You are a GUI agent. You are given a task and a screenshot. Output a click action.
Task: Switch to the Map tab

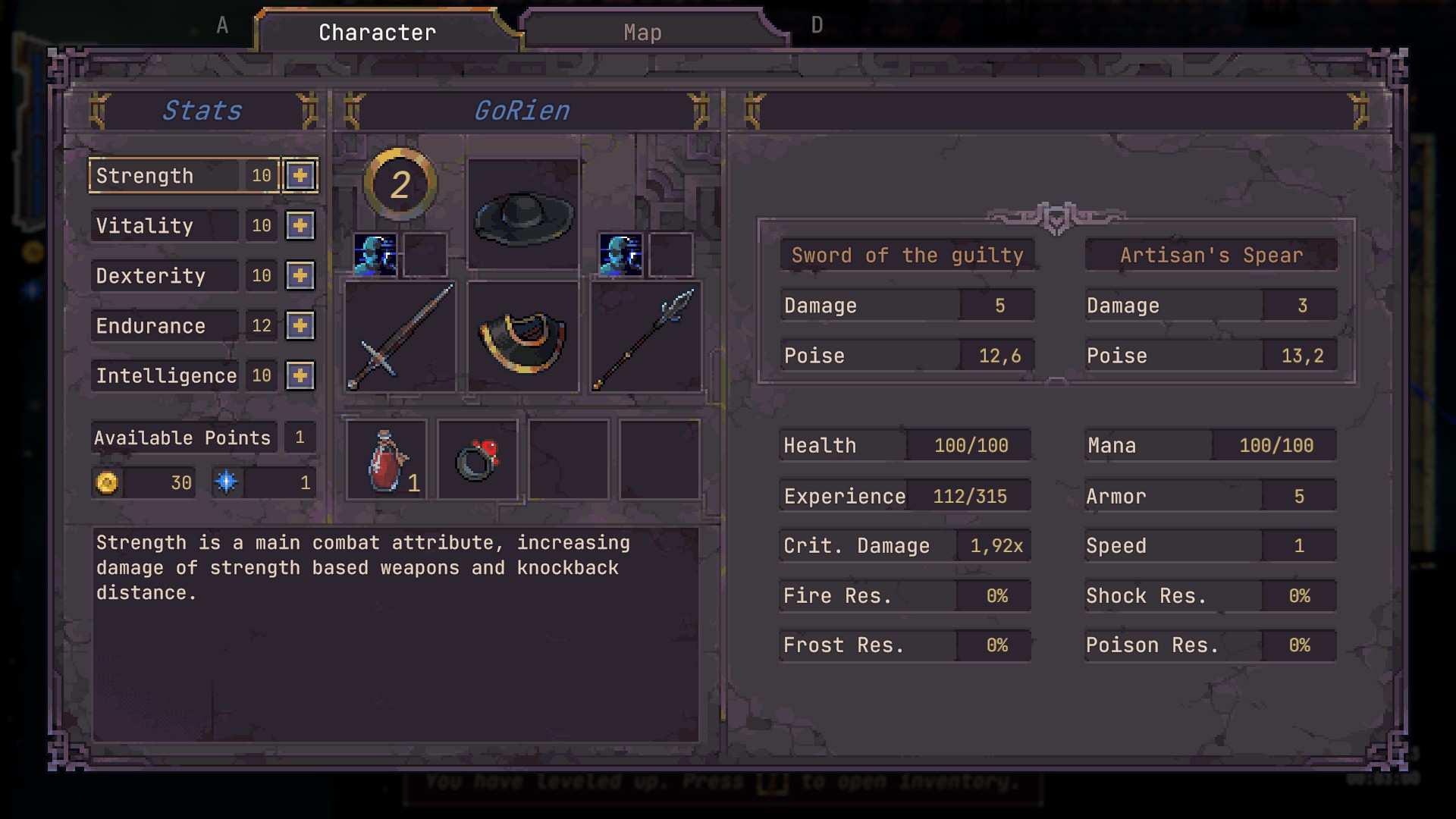[642, 33]
